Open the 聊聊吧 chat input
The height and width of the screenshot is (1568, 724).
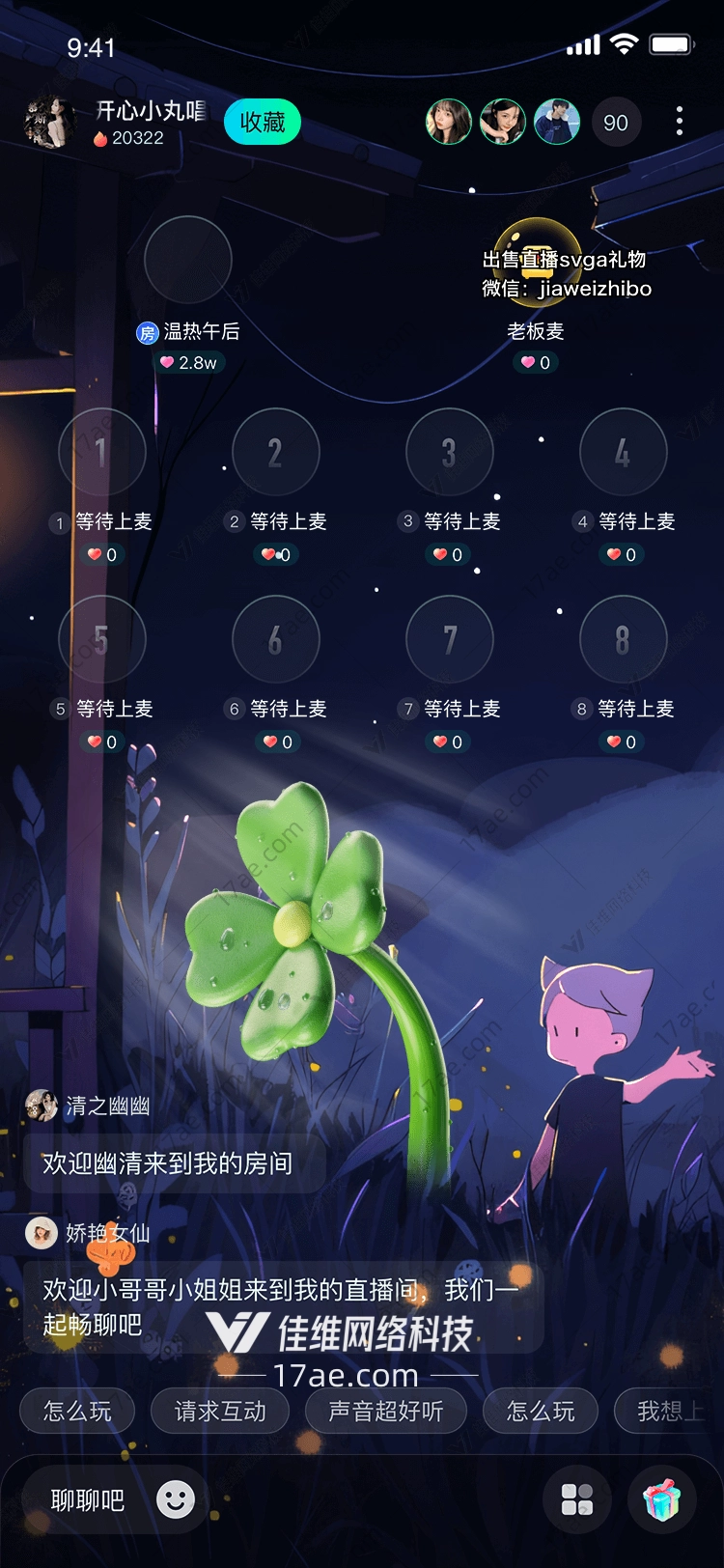[x=88, y=1500]
